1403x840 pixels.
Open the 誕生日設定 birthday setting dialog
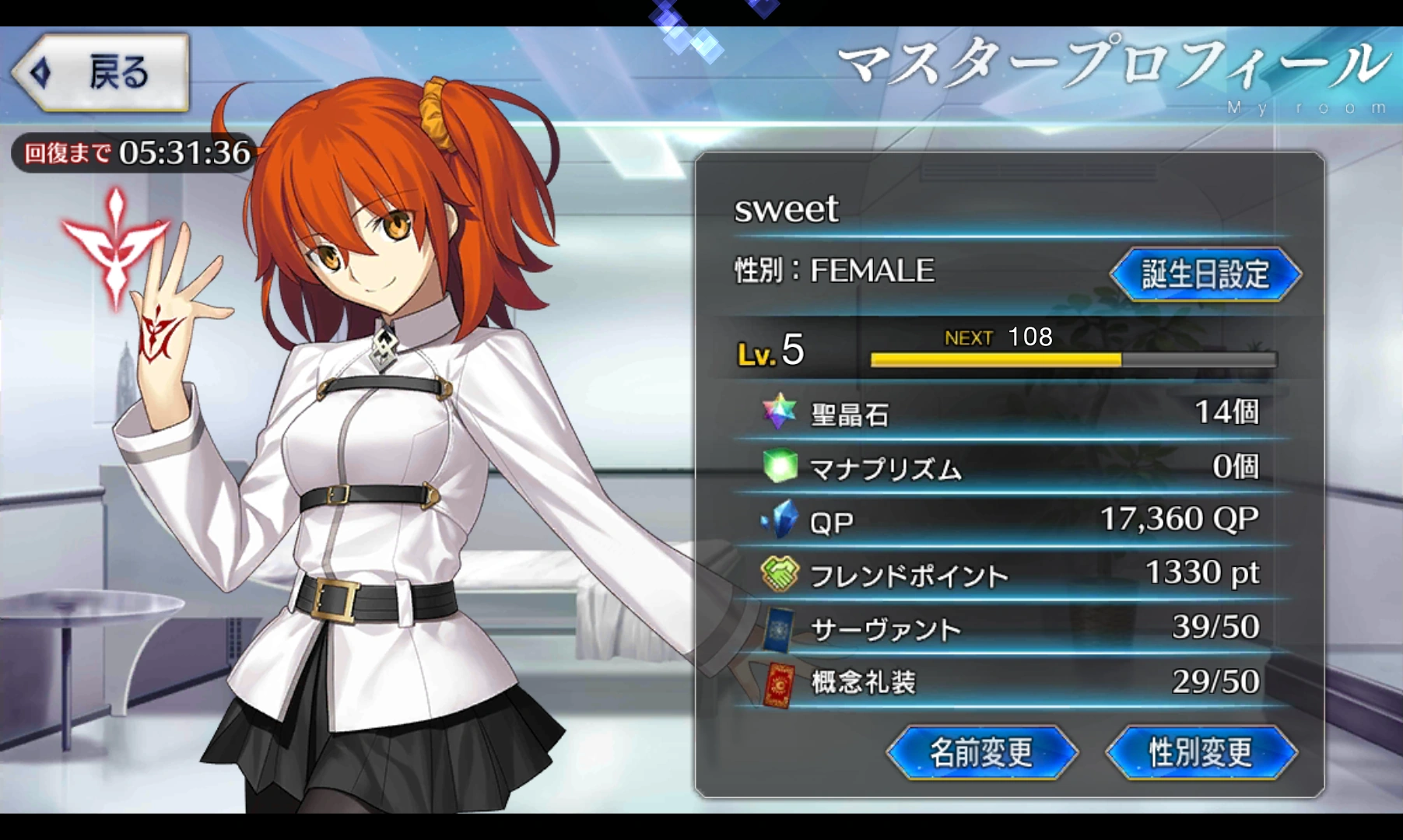(1204, 273)
